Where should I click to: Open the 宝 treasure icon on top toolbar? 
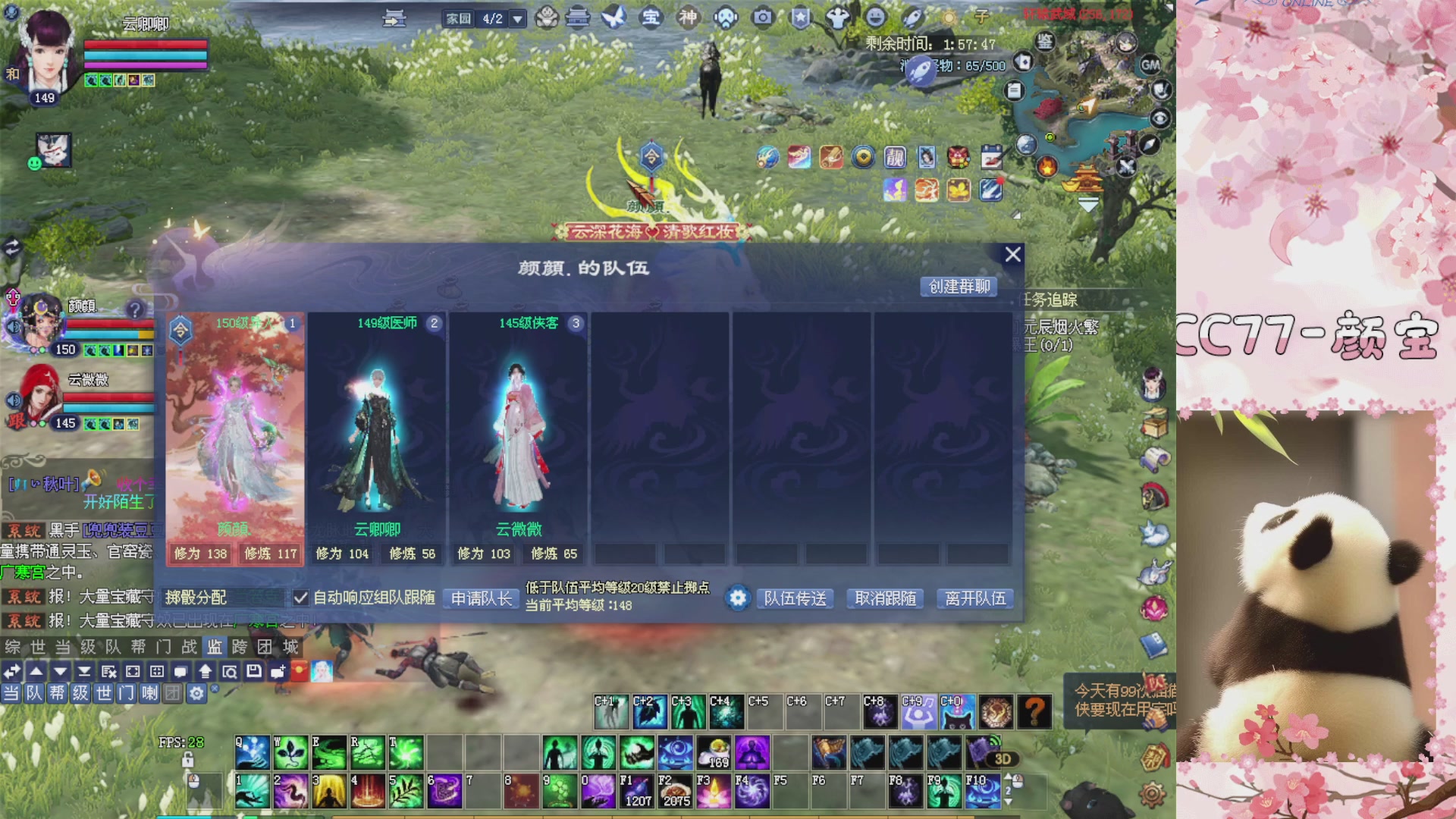pyautogui.click(x=650, y=17)
